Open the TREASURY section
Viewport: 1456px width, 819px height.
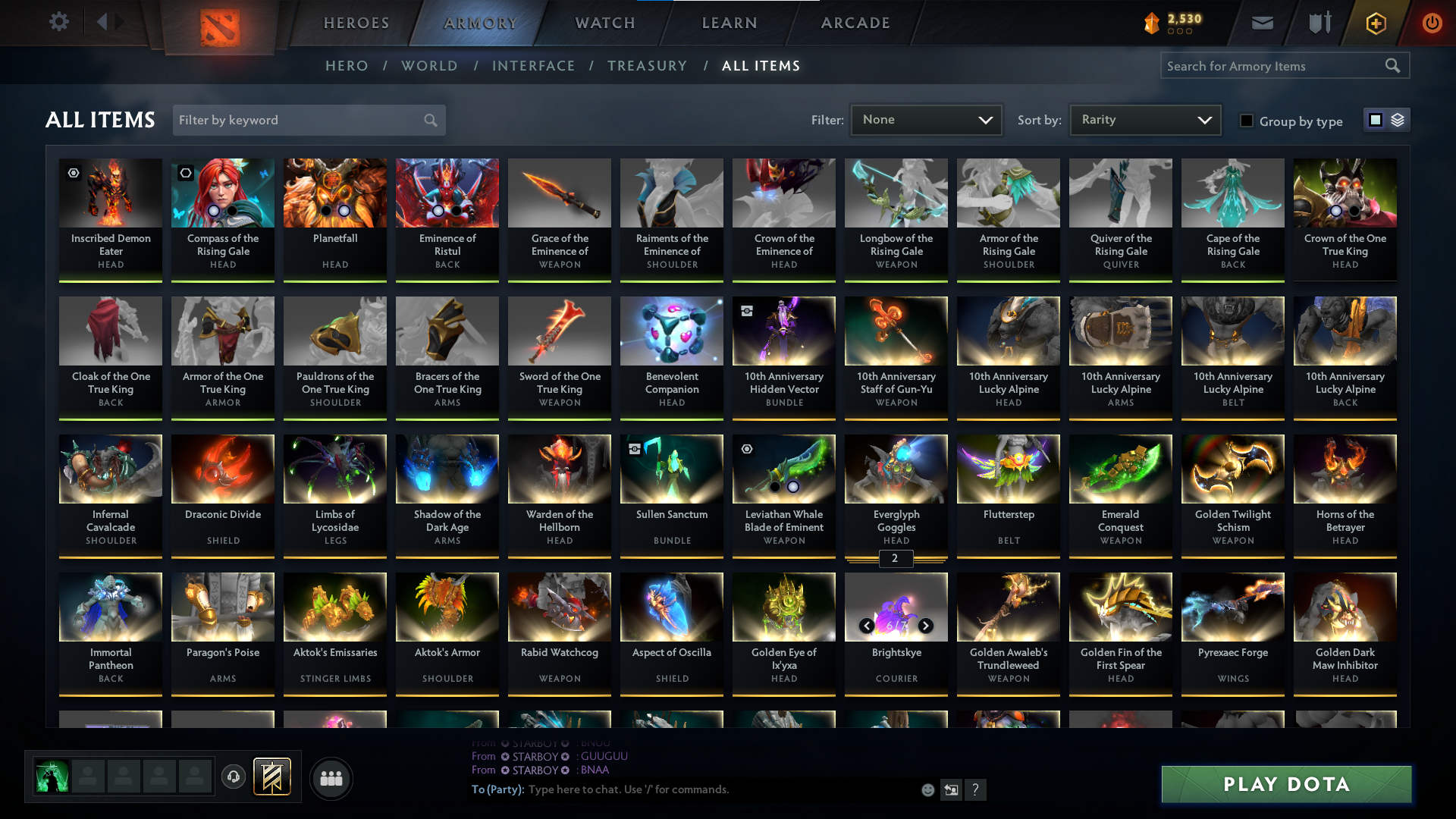tap(647, 66)
